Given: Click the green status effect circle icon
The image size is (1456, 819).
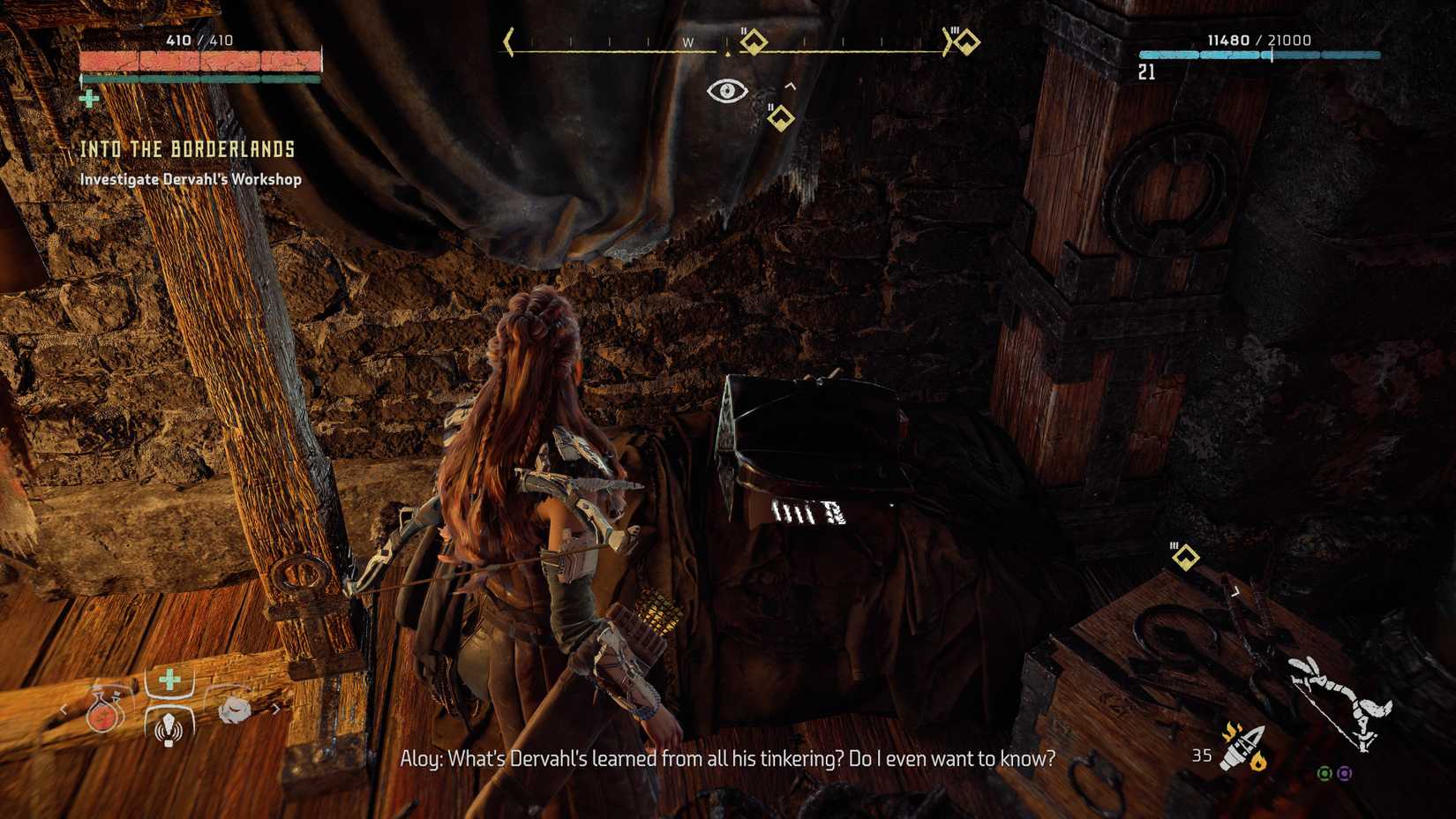Looking at the screenshot, I should 1325,774.
